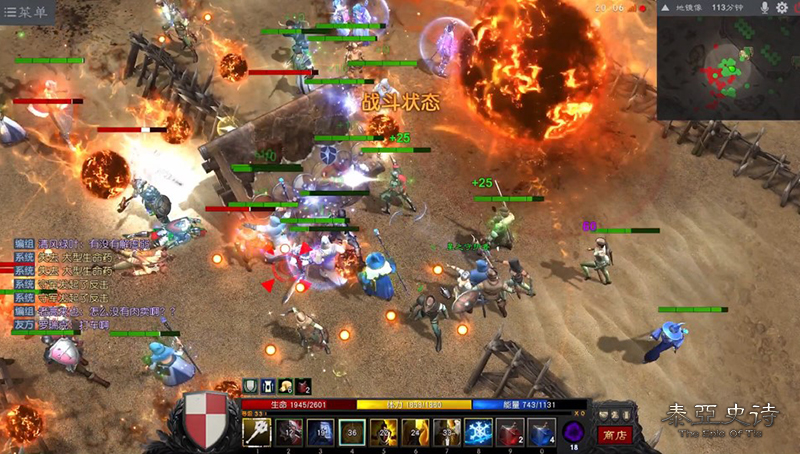Activate the snowflake frost skill
Screen dimensions: 800x454
478,431
